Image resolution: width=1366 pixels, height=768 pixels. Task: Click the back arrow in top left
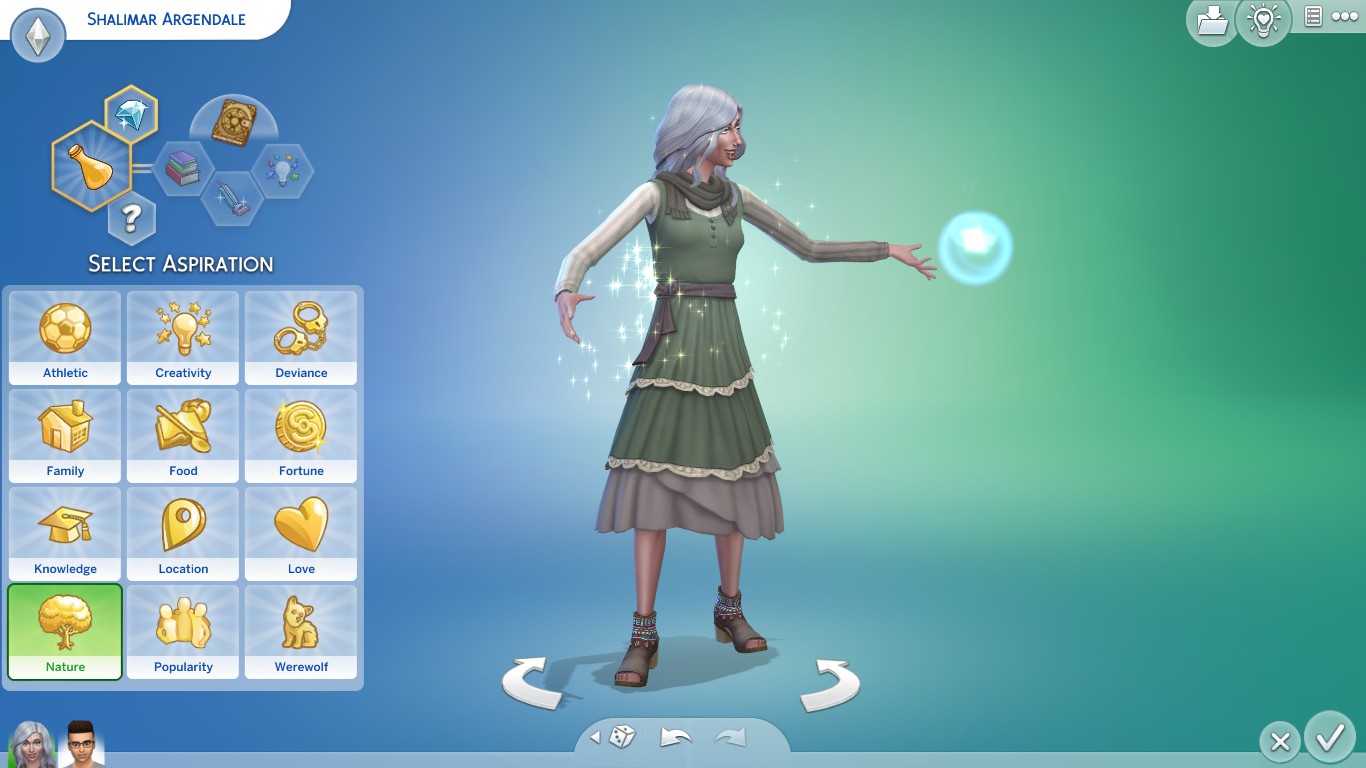click(37, 35)
